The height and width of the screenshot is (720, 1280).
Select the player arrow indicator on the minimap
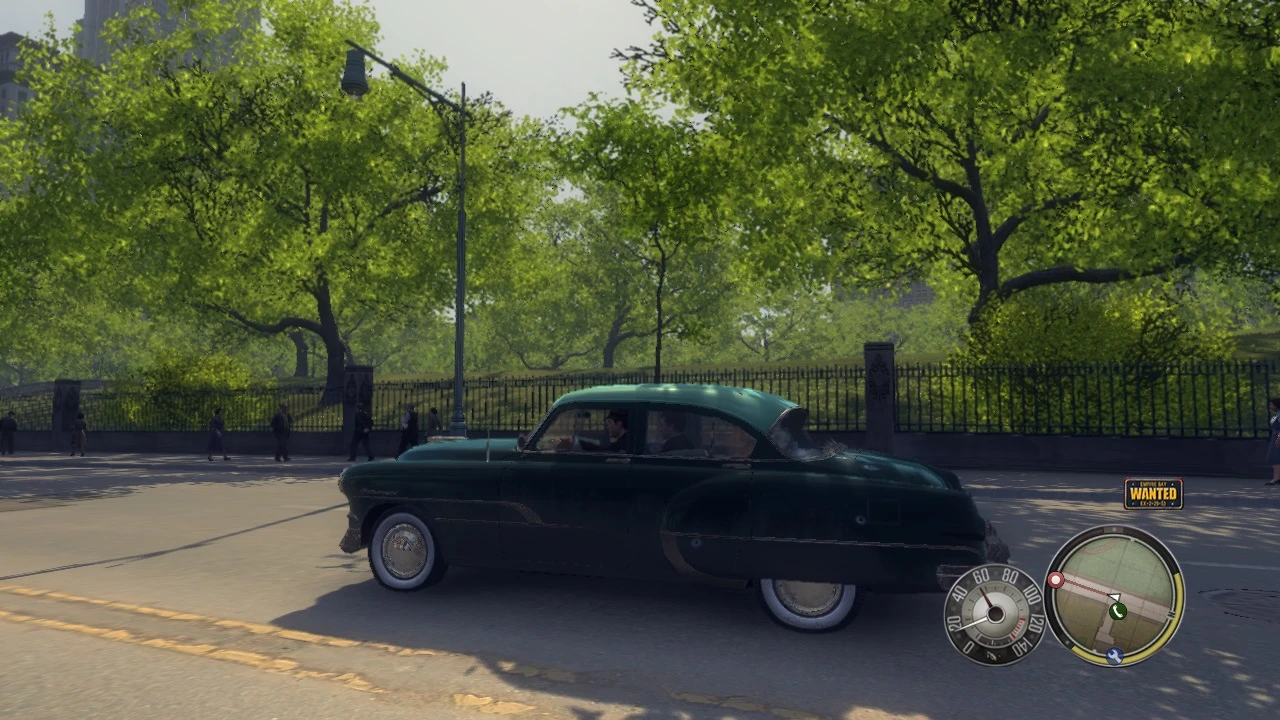[1114, 596]
